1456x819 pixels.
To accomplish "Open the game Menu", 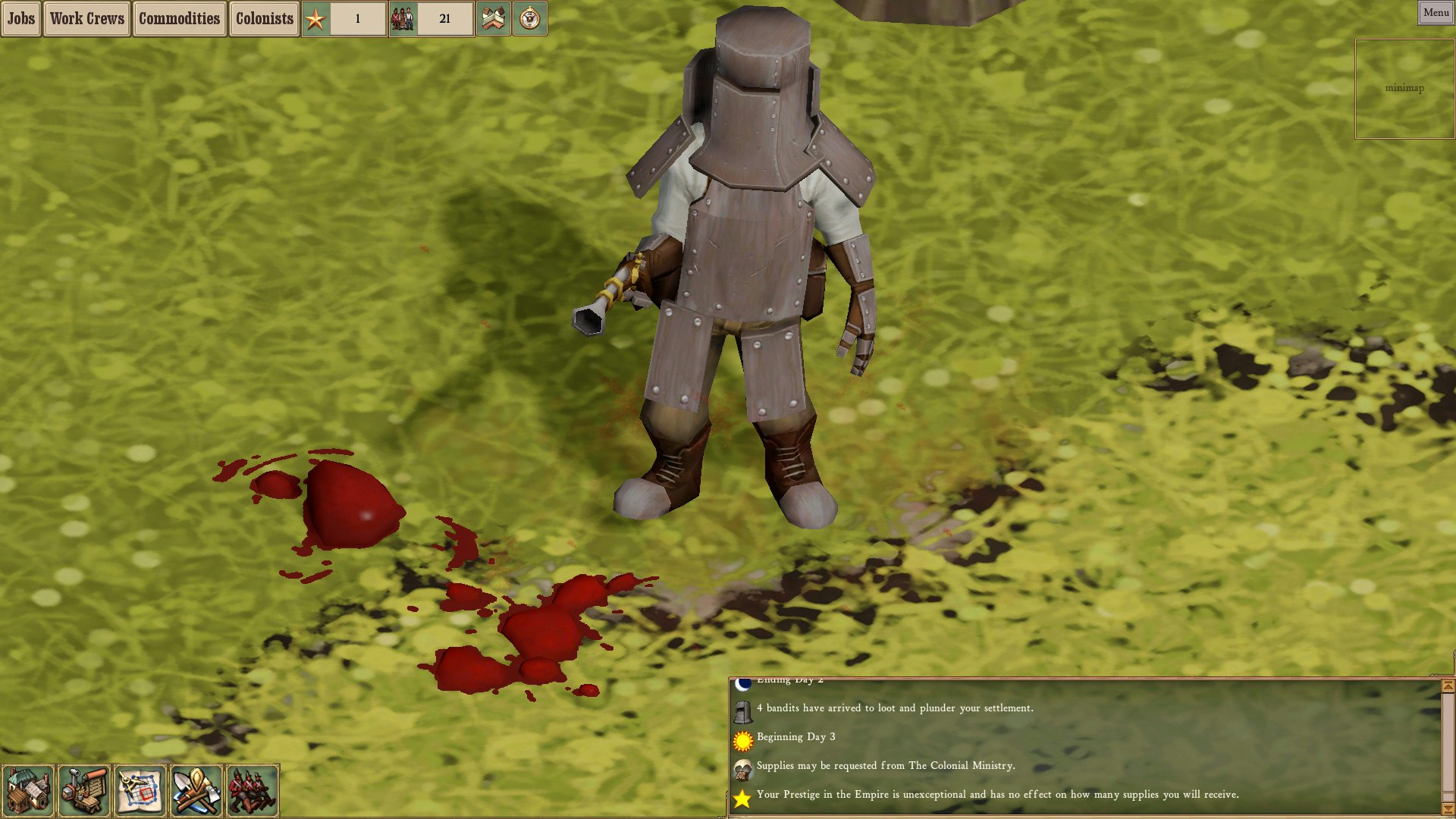I will (x=1436, y=12).
